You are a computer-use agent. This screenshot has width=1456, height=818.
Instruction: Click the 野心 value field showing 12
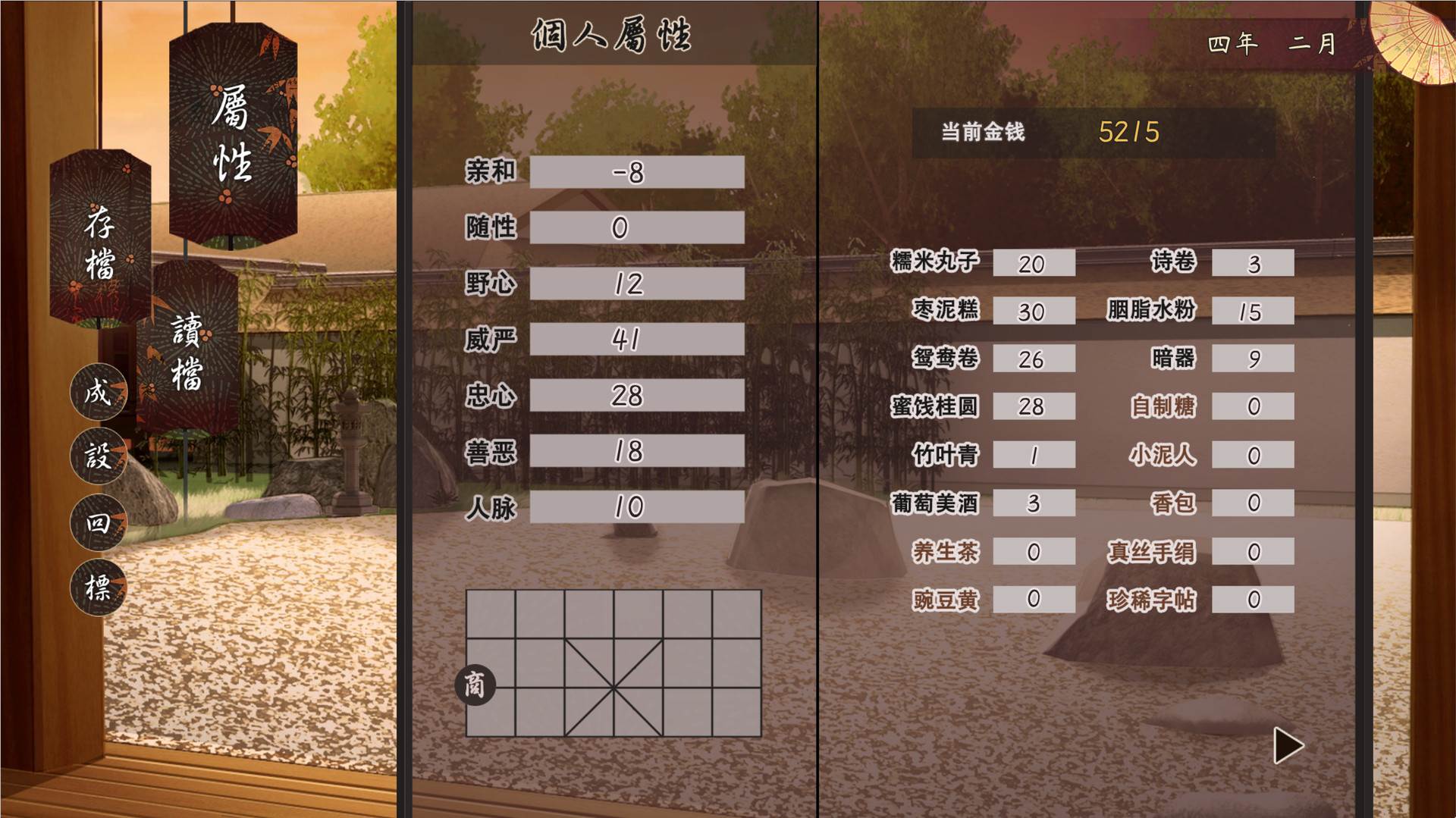(636, 284)
